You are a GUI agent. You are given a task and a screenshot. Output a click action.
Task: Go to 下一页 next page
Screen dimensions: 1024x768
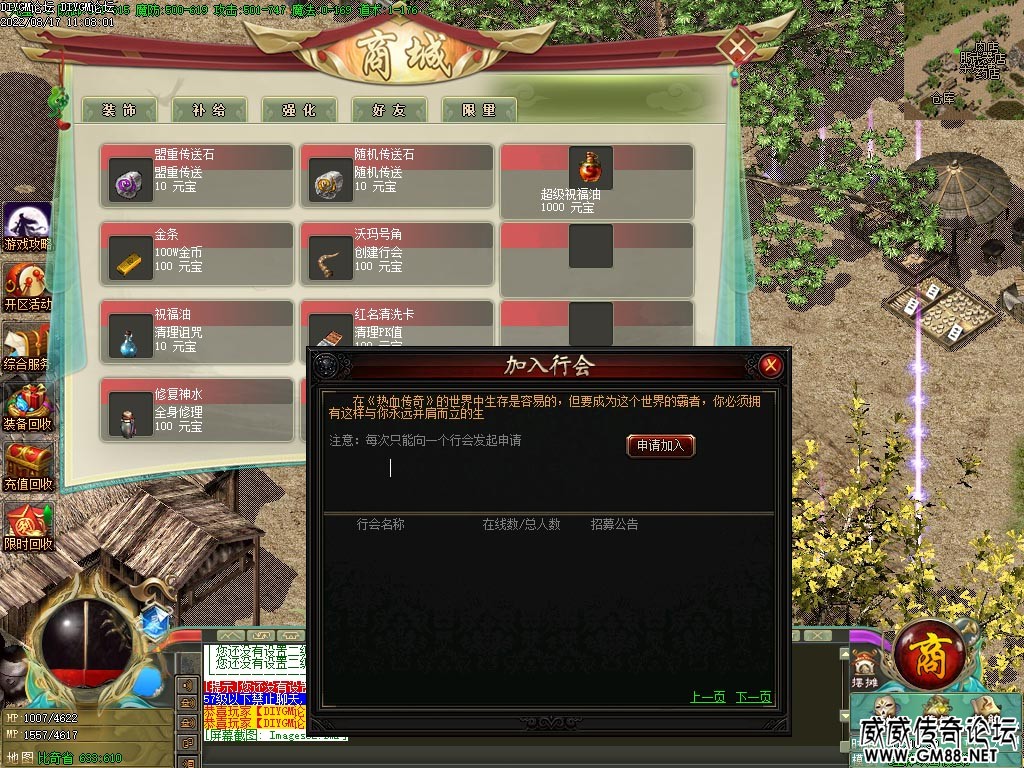pyautogui.click(x=753, y=697)
